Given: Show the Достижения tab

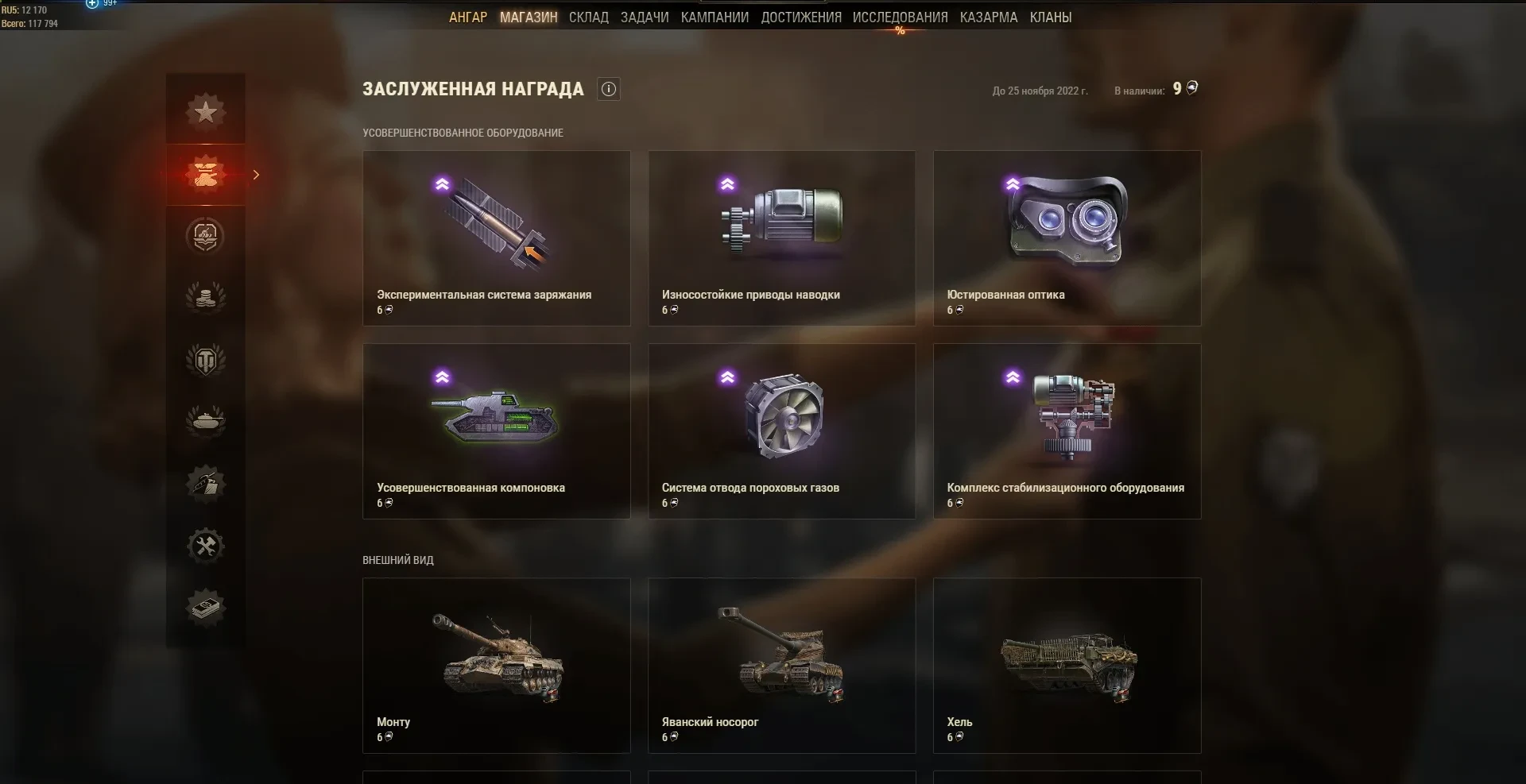Looking at the screenshot, I should coord(801,17).
